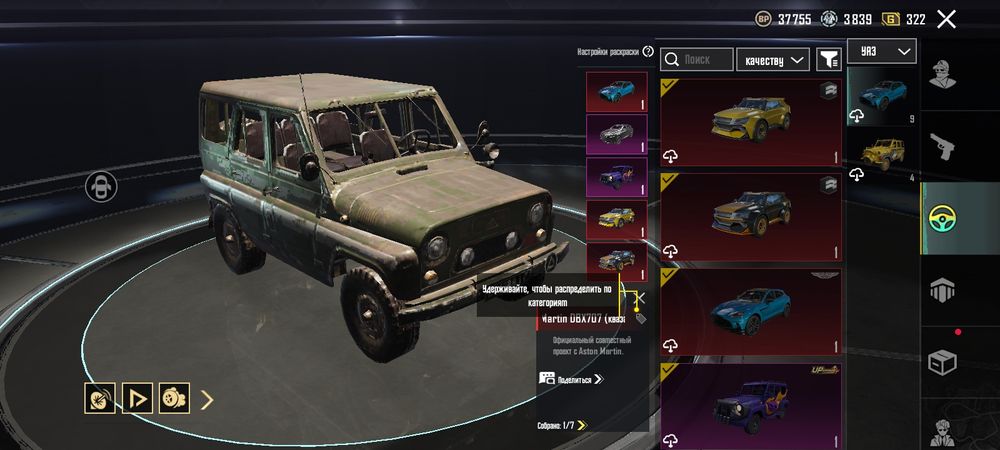1000x450 pixels.
Task: Open the filter options button
Action: [x=828, y=60]
